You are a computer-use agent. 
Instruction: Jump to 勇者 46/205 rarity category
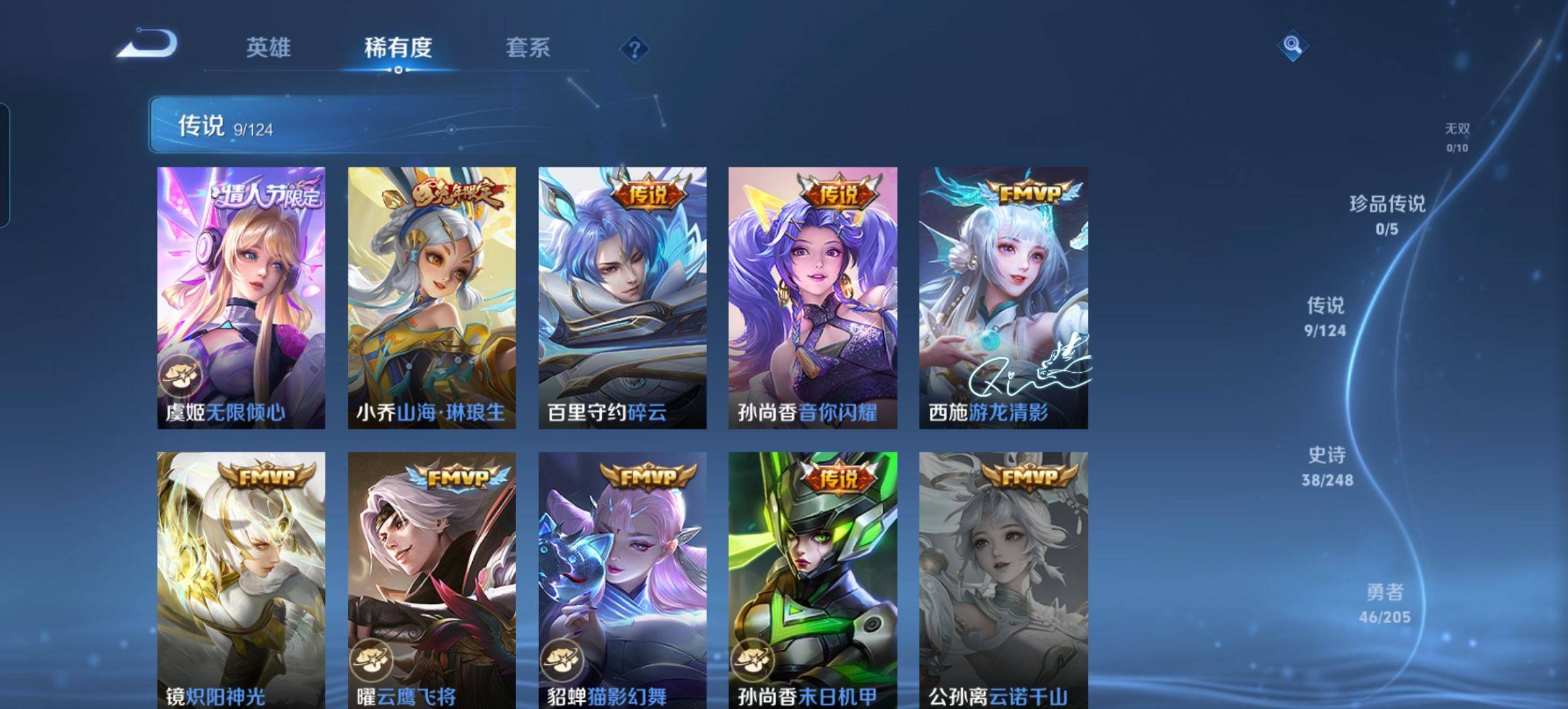coord(1384,604)
